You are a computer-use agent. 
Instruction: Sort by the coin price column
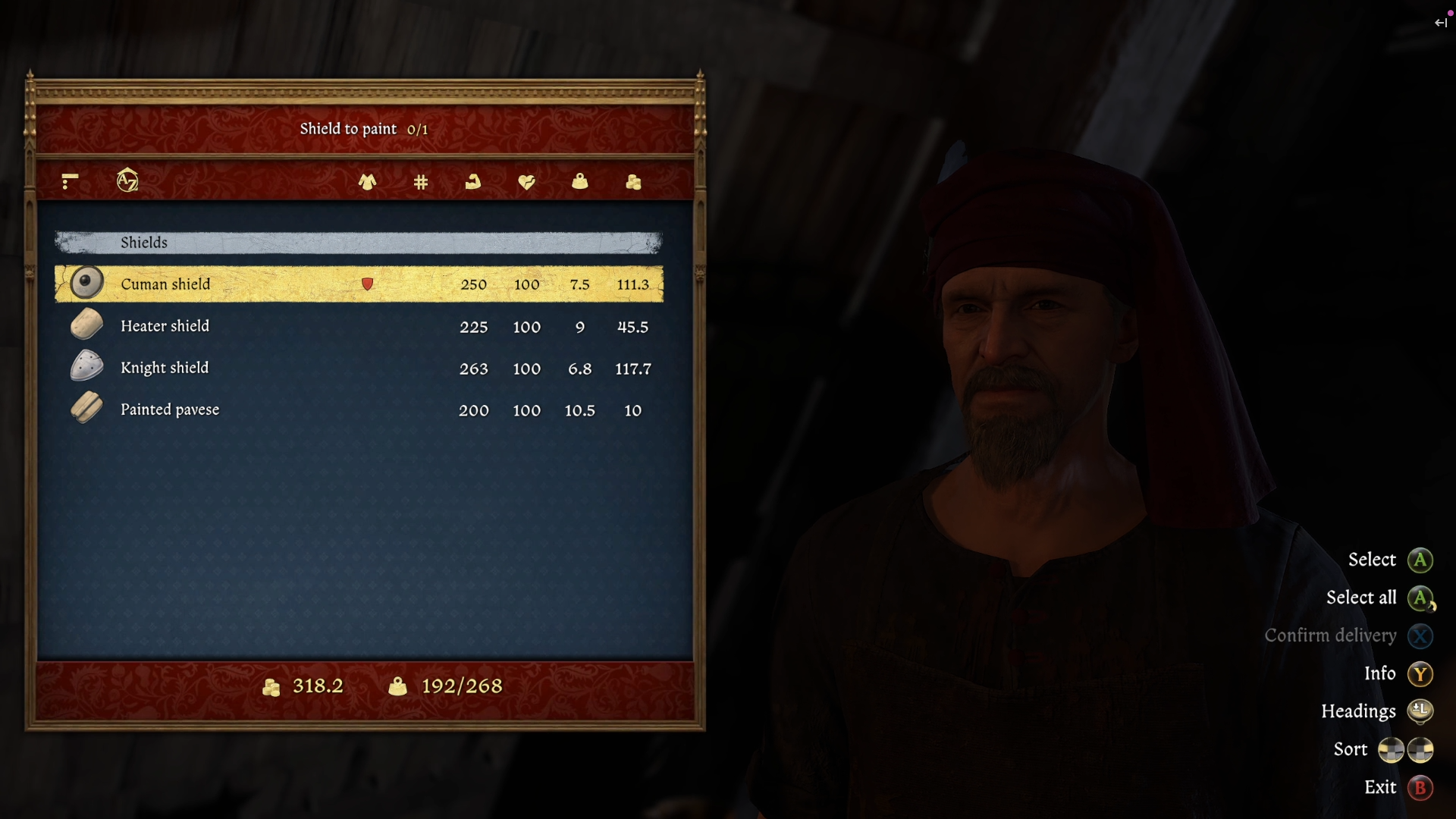point(633,182)
